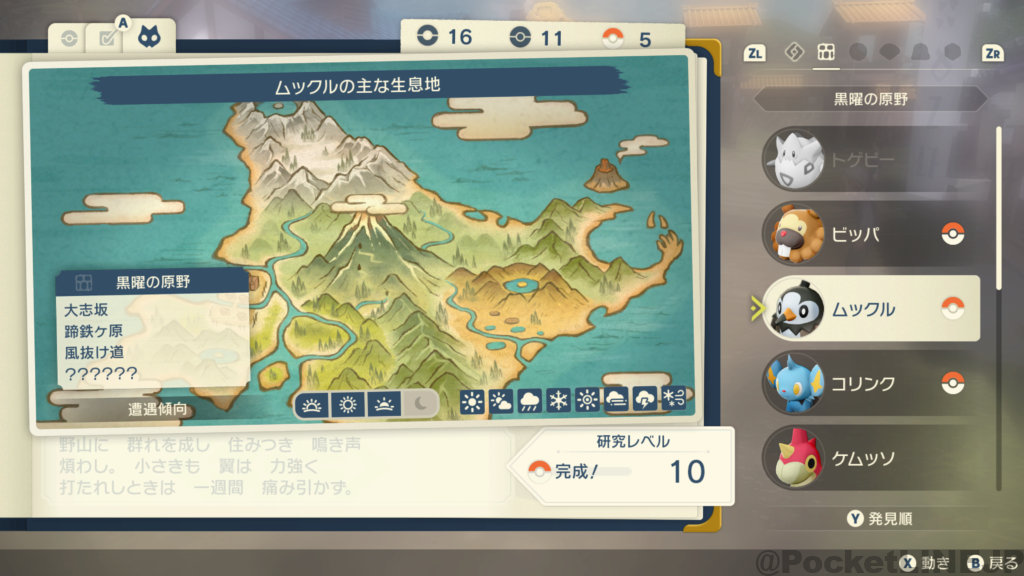Switch to the diamond-shaped Pokédex area tab
Viewport: 1024px width, 576px height.
click(795, 52)
